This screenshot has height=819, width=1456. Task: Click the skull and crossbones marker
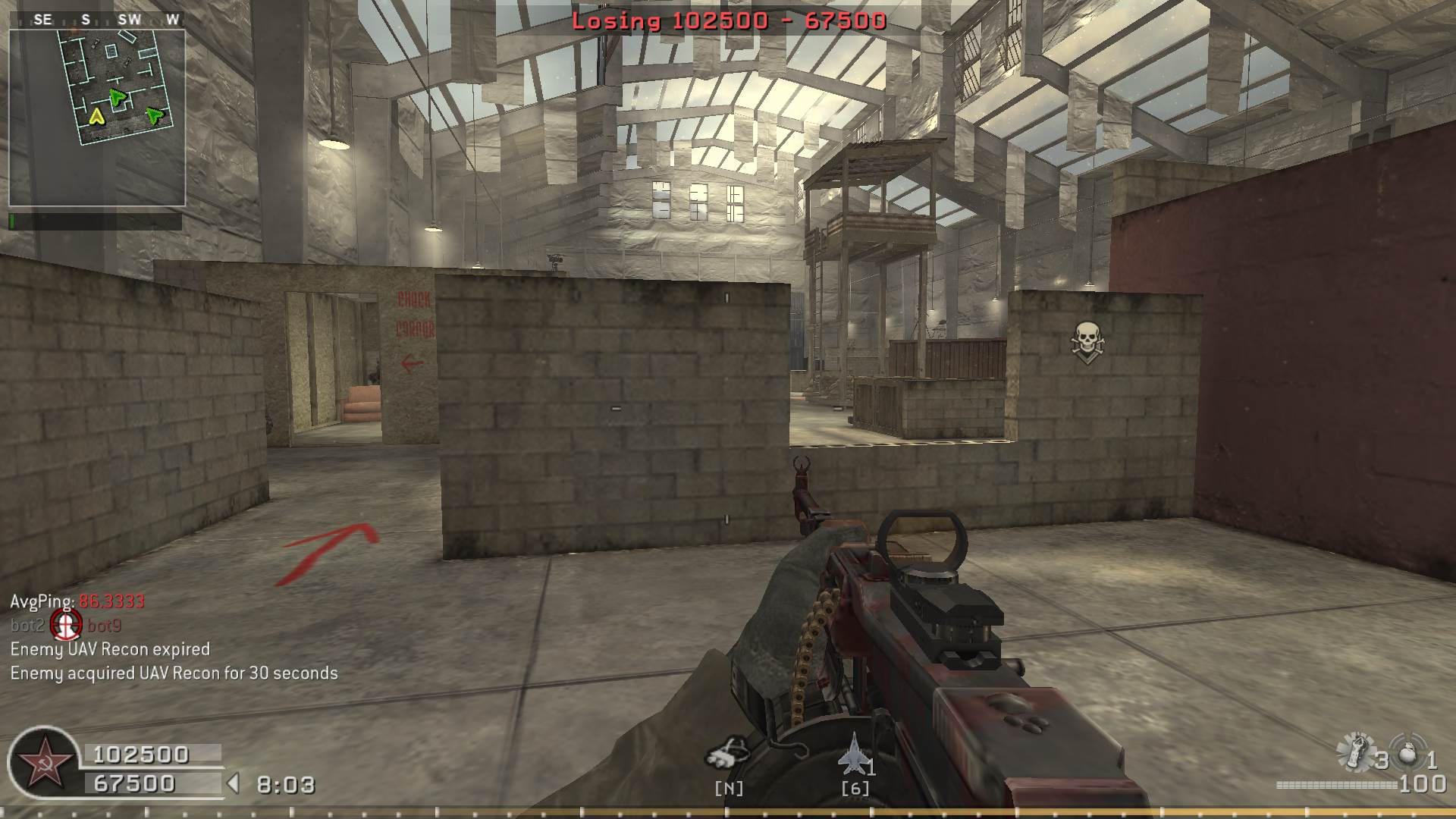pos(1087,340)
